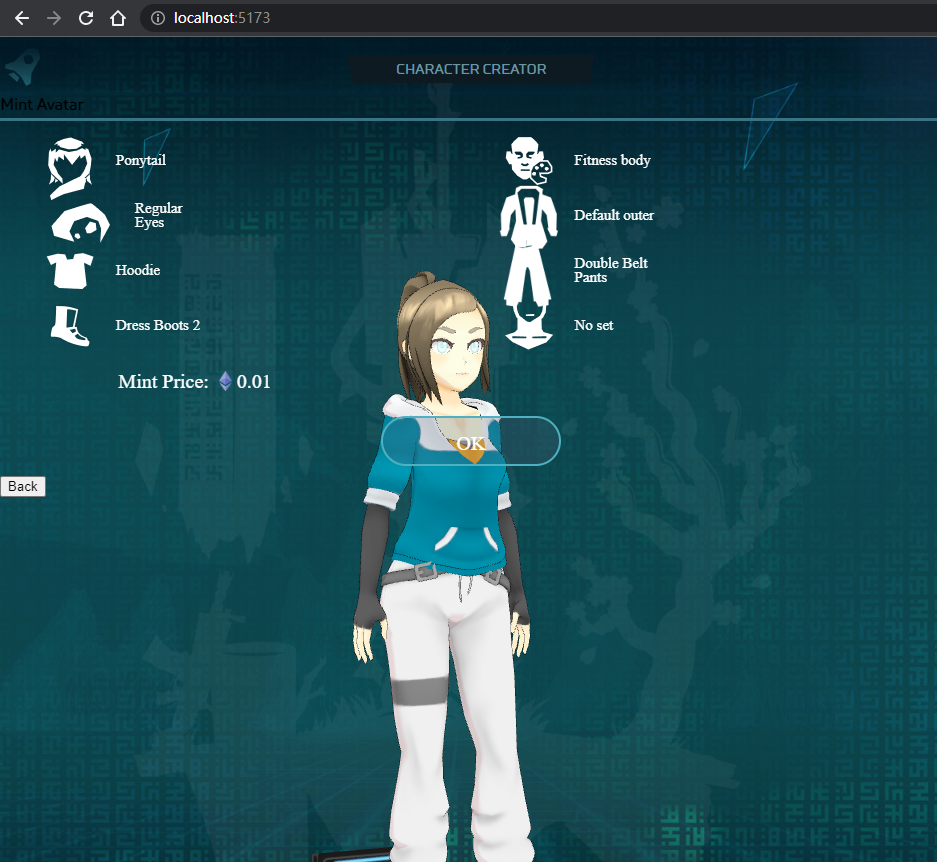Image resolution: width=937 pixels, height=862 pixels.
Task: Confirm minting with the OK button
Action: point(470,441)
